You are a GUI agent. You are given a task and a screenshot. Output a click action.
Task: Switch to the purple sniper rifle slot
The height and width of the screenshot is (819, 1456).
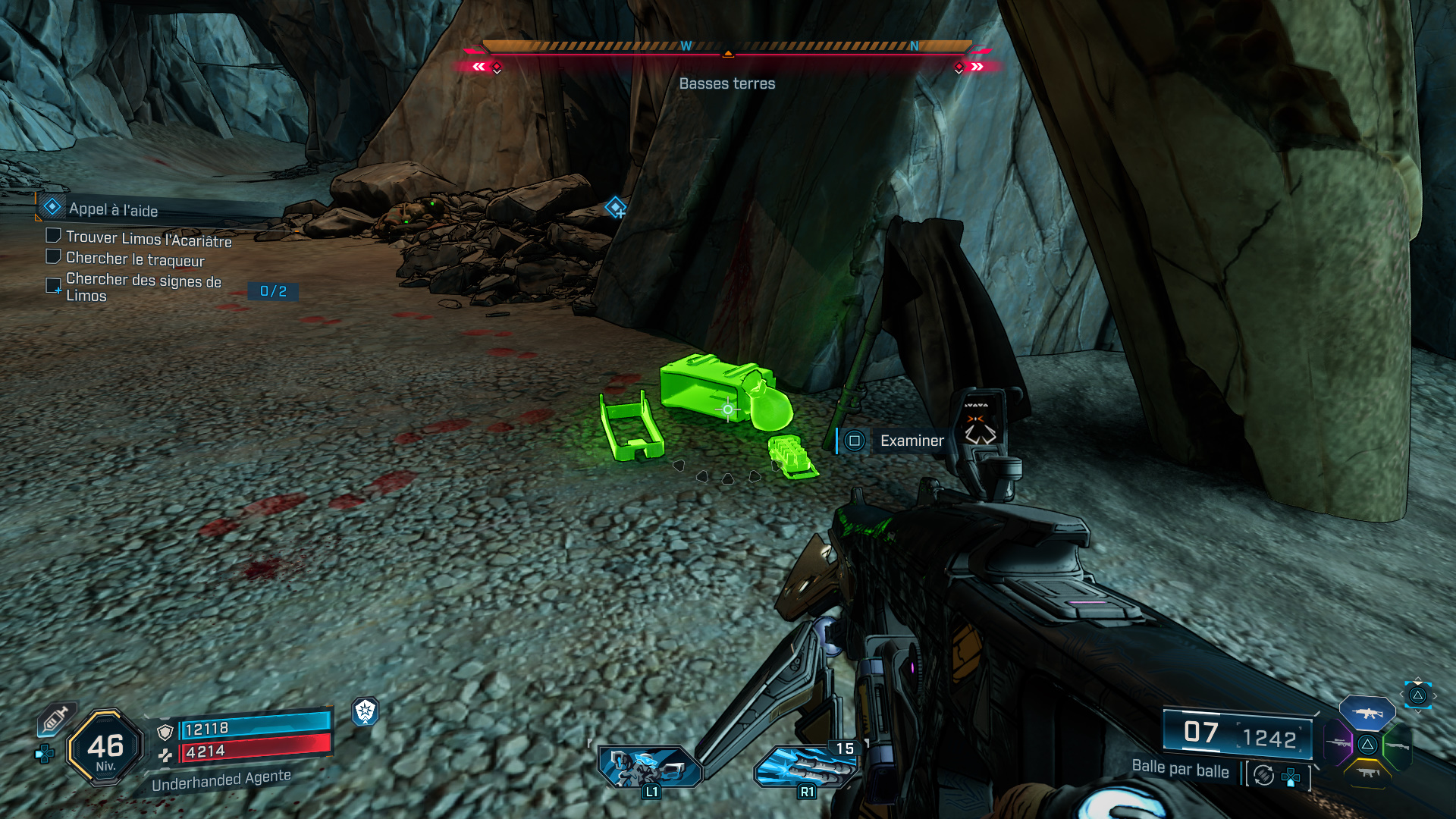pyautogui.click(x=1338, y=743)
